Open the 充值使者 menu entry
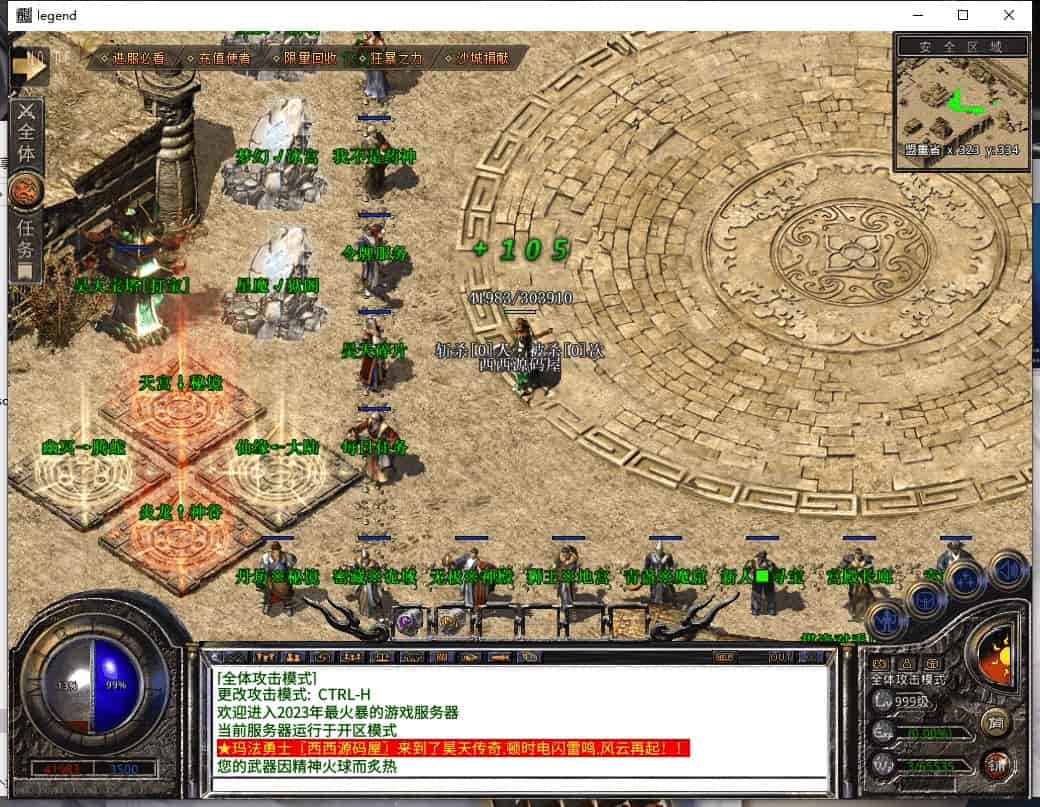Screen dimensions: 1040x807 pos(218,58)
